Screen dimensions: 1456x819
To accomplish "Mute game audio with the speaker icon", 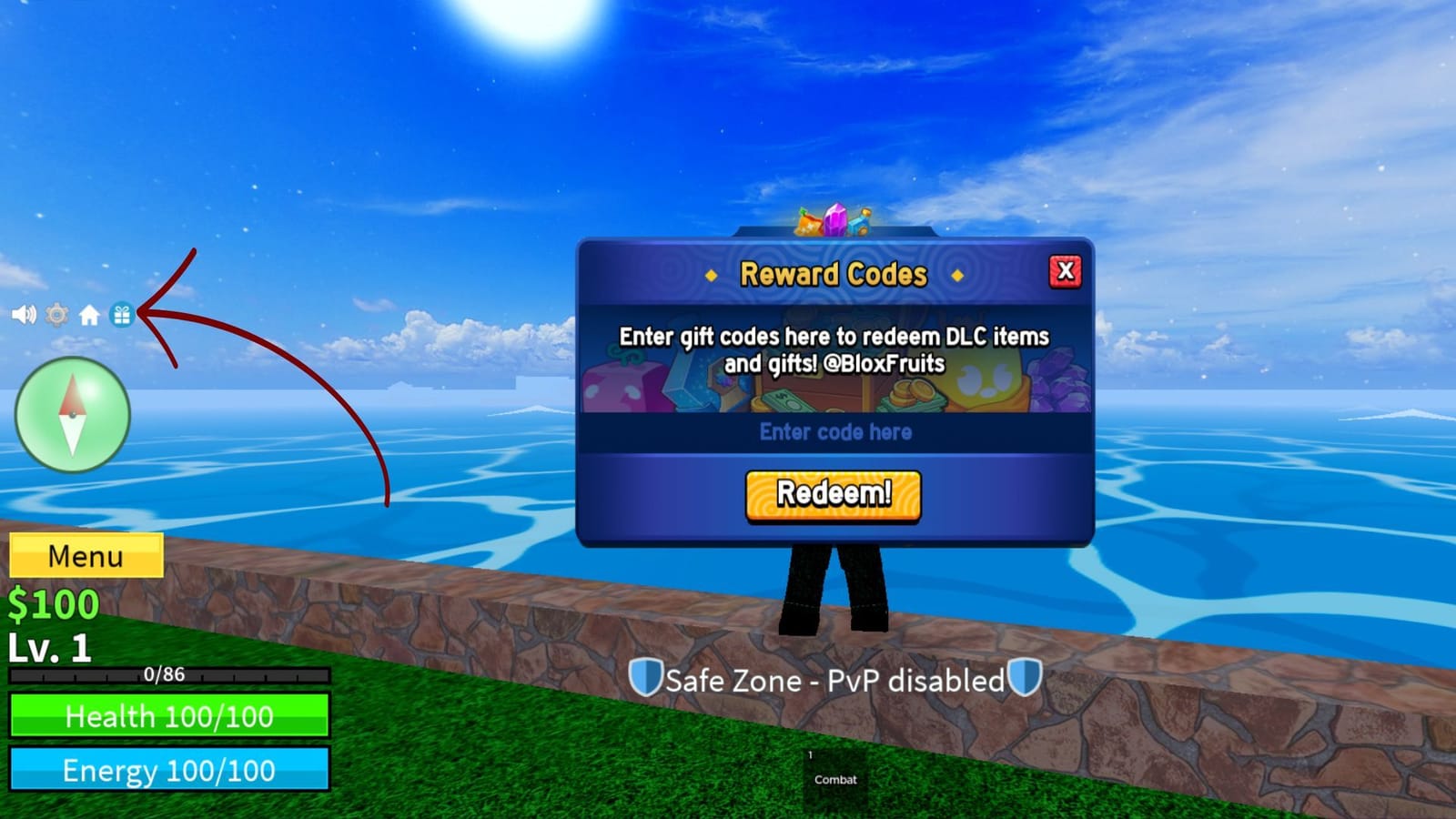I will (24, 316).
